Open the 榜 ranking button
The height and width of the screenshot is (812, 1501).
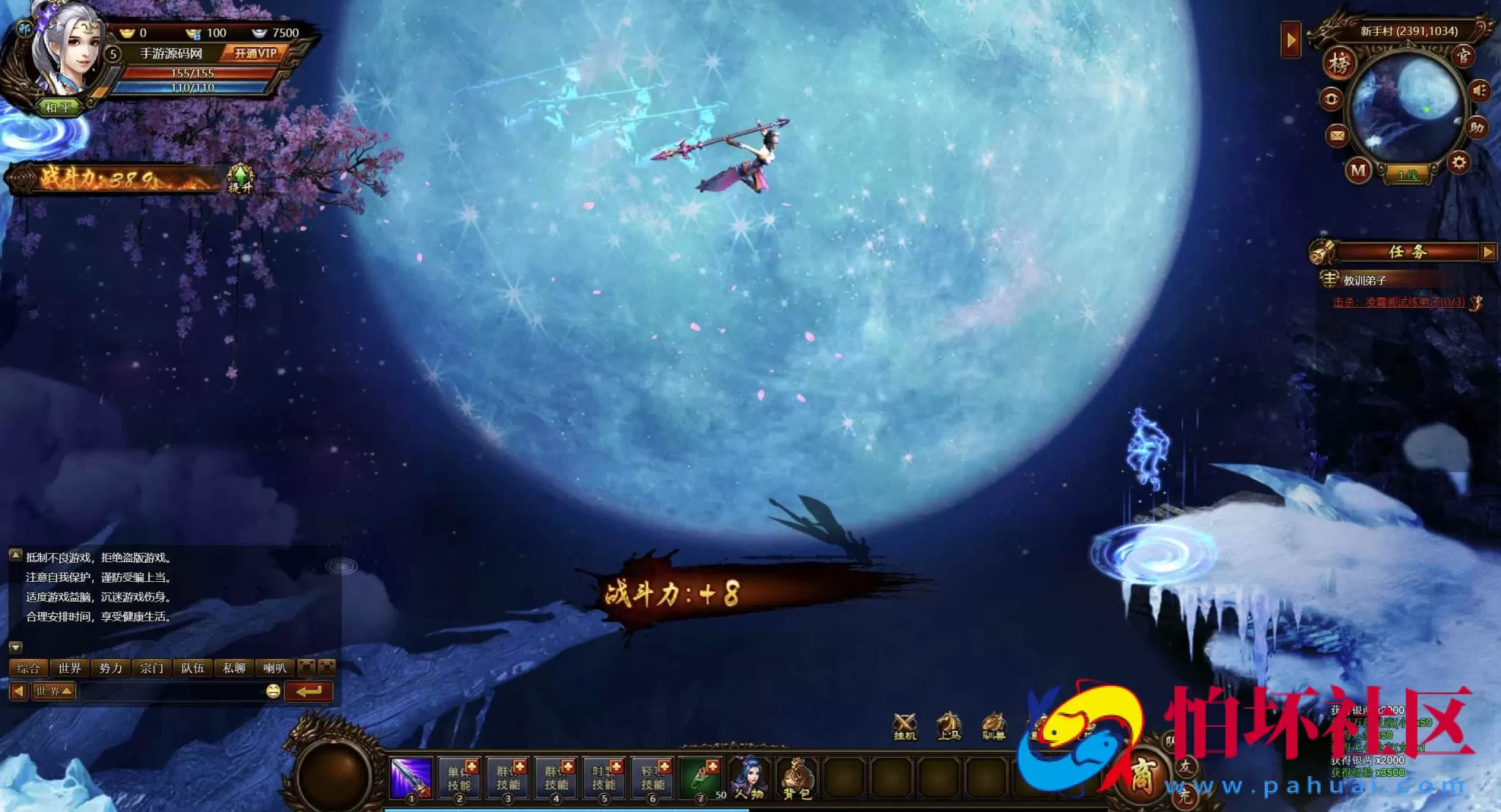pos(1339,63)
